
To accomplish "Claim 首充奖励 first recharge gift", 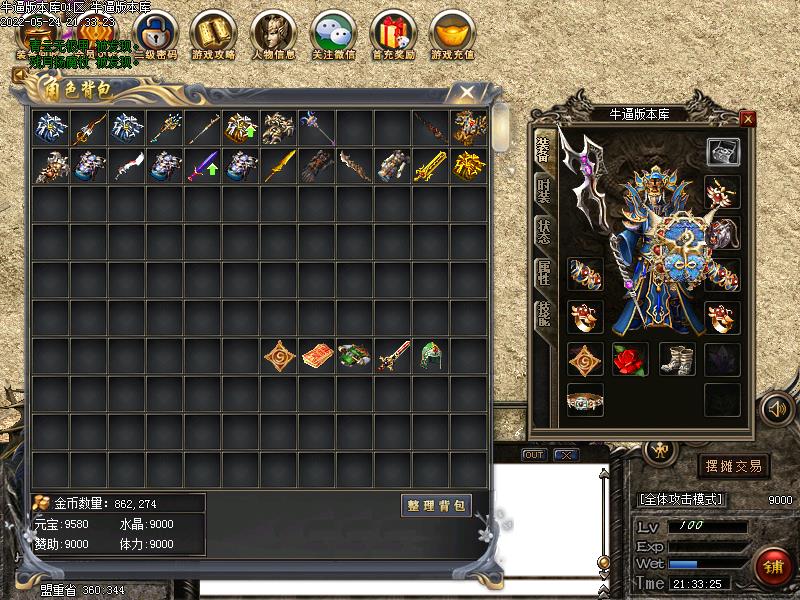I will (393, 35).
